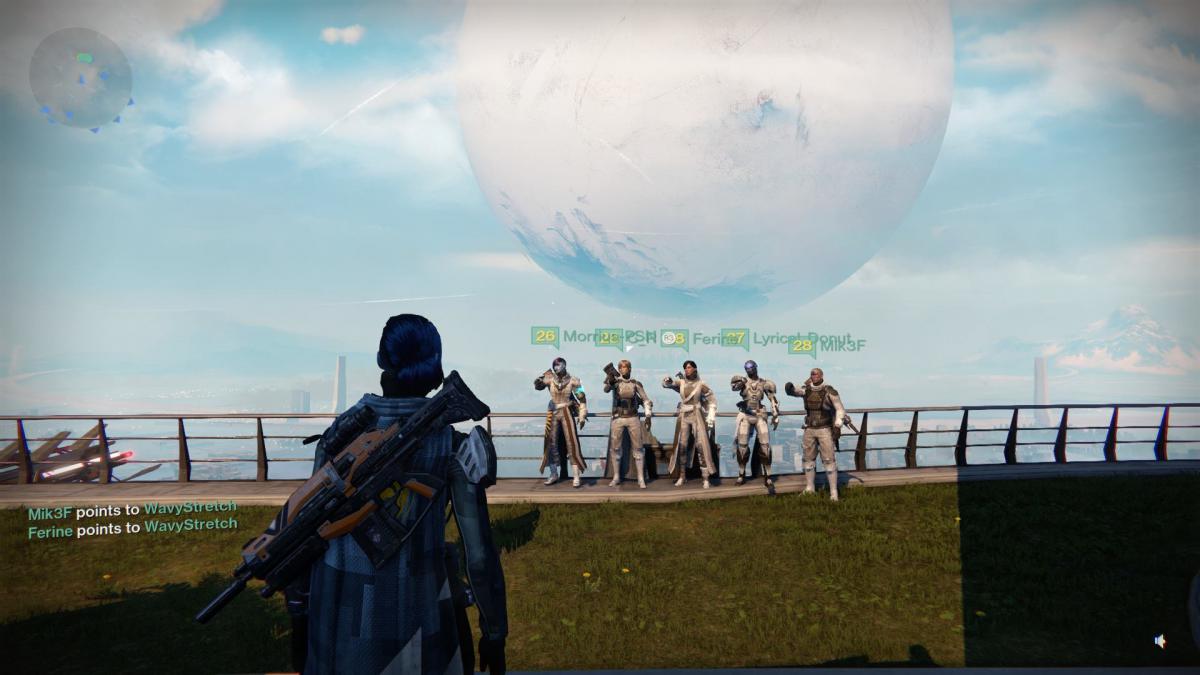This screenshot has height=675, width=1200.
Task: Click the circular radar in the corner
Action: [x=80, y=77]
